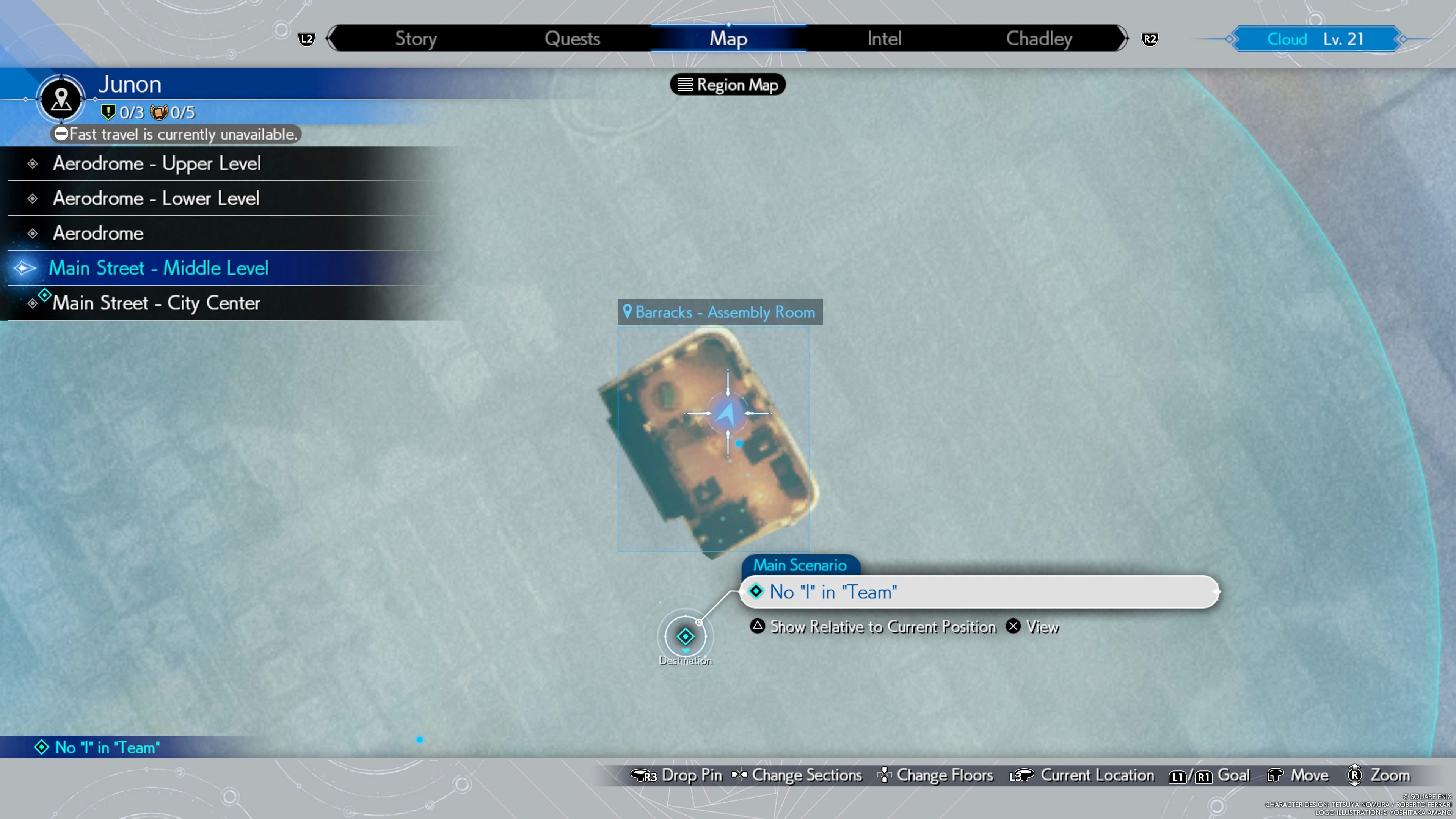Screen dimensions: 1456x819
Task: Click the Destination marker on the map
Action: (686, 637)
